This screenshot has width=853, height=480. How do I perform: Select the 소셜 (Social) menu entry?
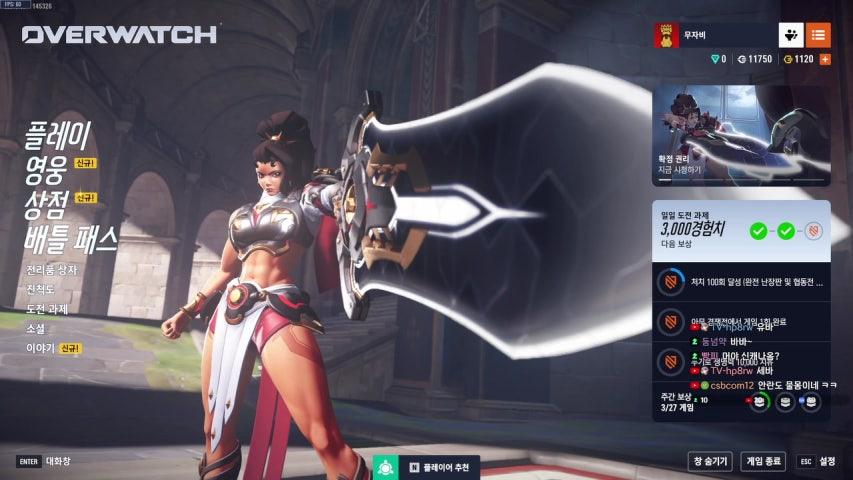tap(35, 328)
